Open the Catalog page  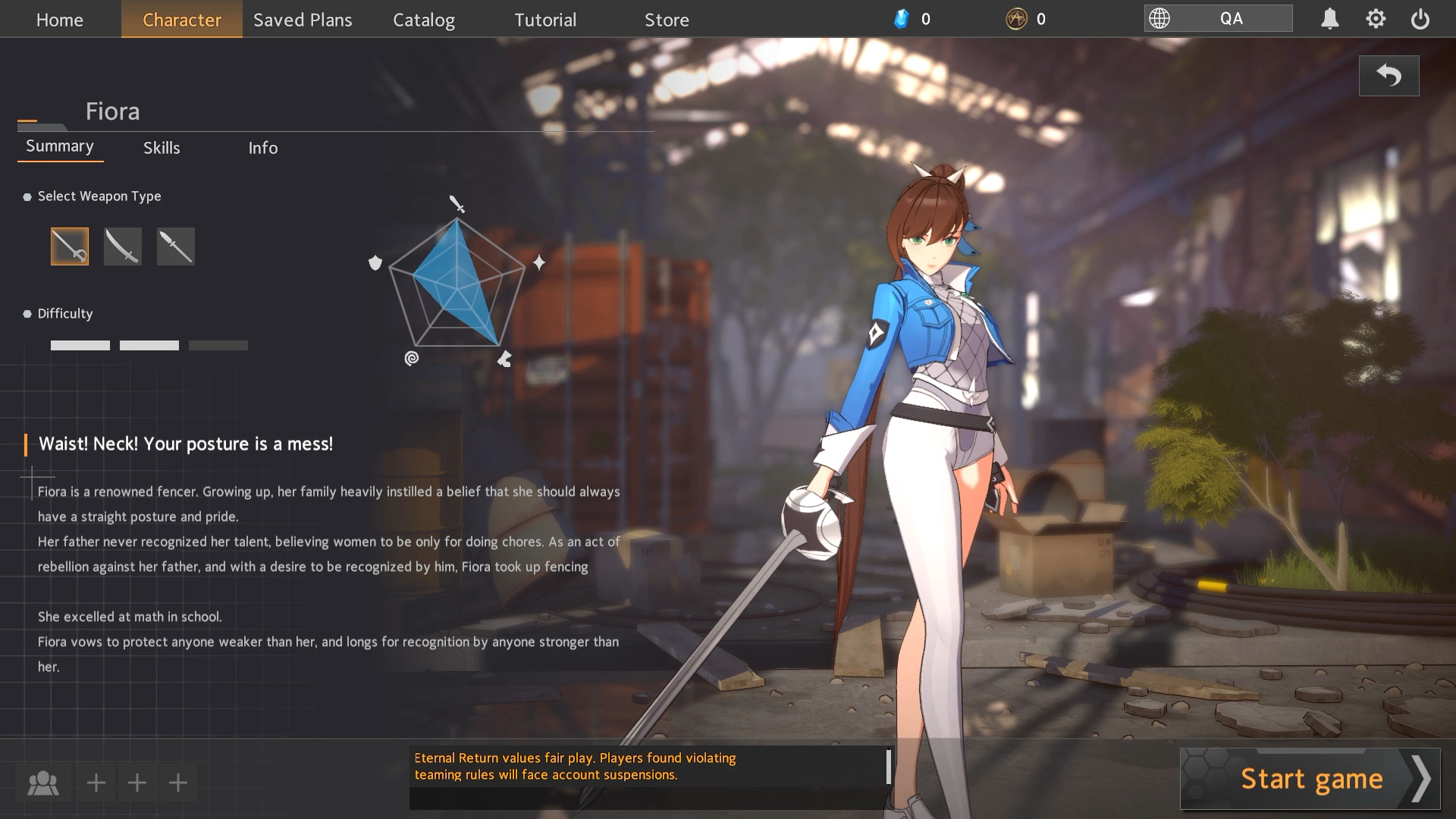pos(424,20)
